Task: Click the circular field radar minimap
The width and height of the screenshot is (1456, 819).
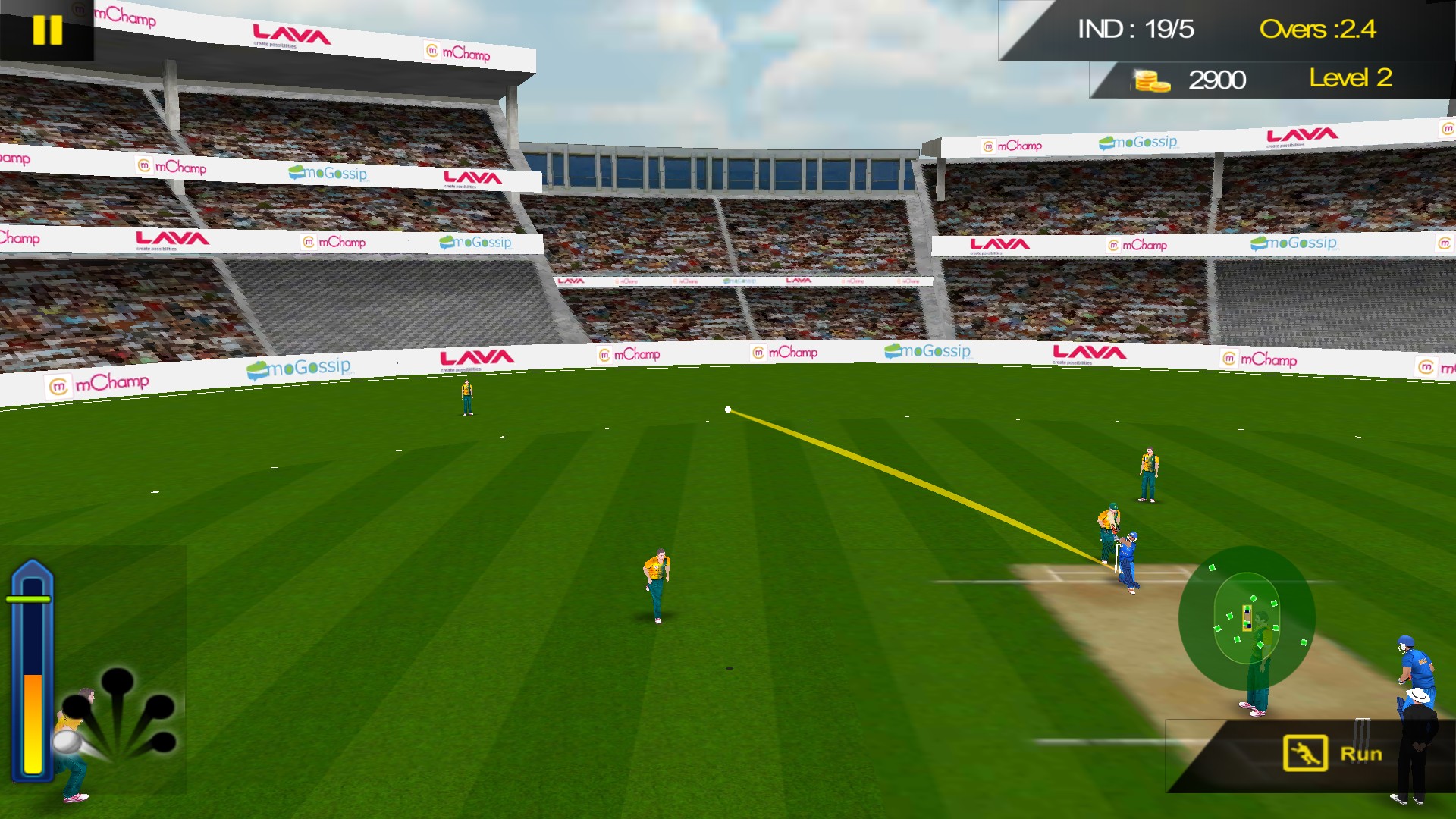Action: click(1247, 618)
